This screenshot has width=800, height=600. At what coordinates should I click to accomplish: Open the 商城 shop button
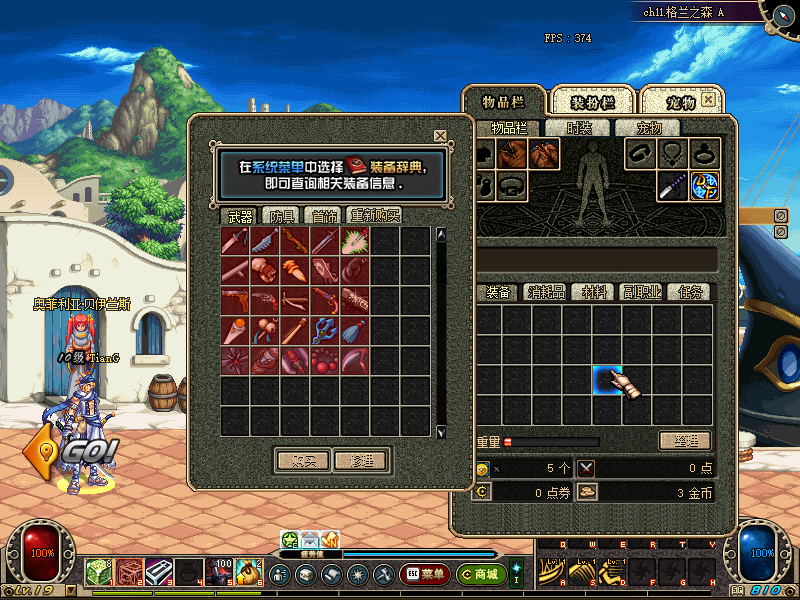pyautogui.click(x=479, y=574)
